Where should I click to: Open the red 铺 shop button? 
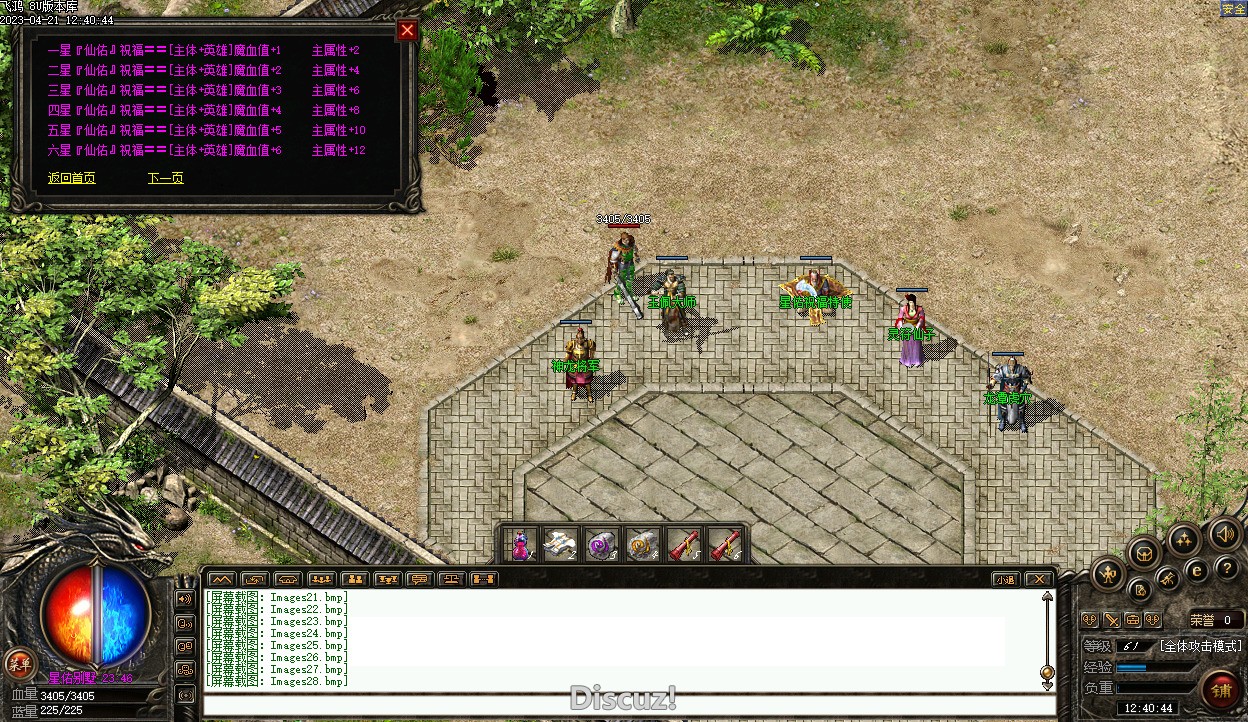click(x=1221, y=691)
